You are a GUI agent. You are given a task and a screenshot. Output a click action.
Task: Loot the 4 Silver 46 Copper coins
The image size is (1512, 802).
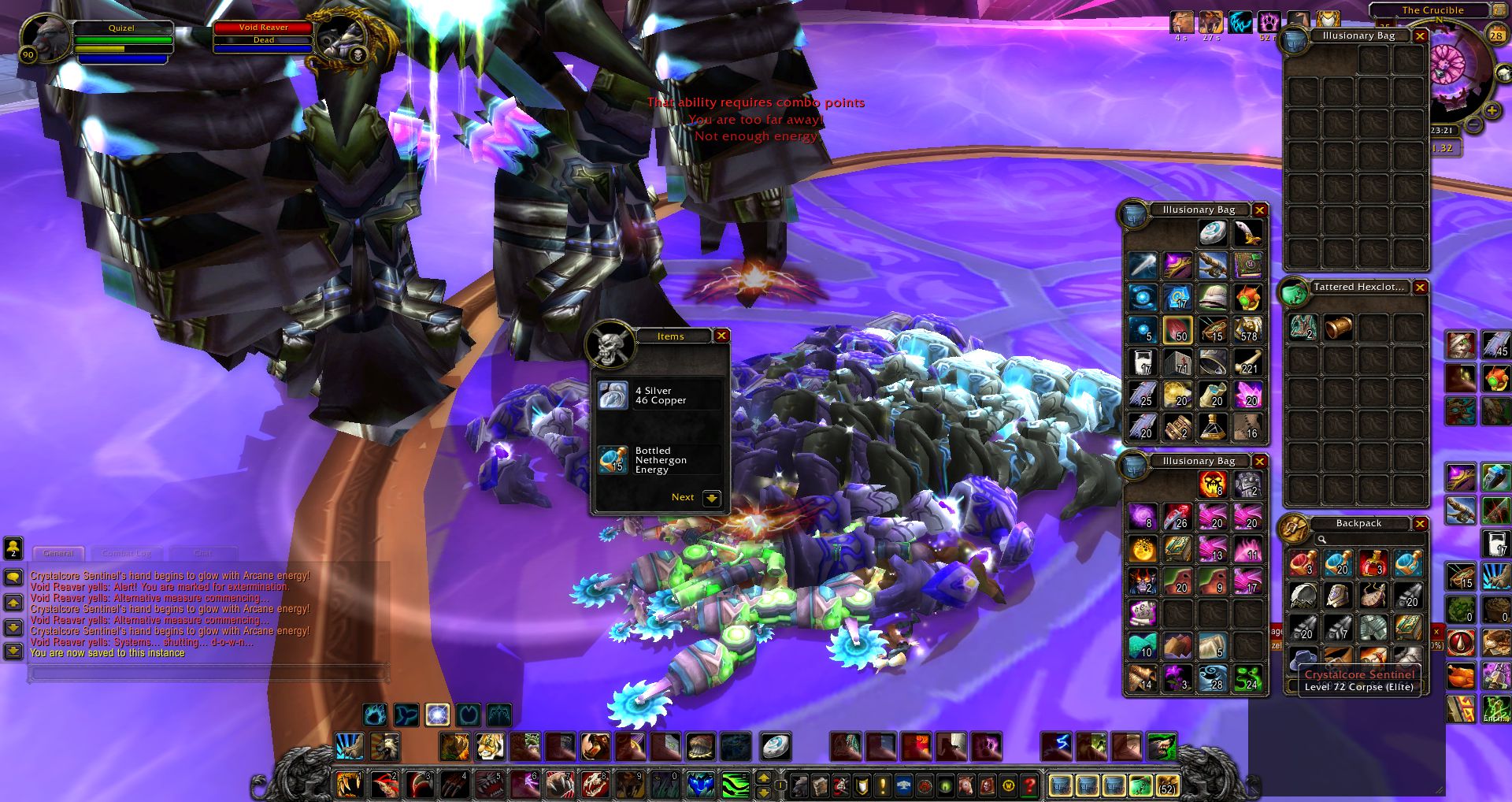click(613, 395)
